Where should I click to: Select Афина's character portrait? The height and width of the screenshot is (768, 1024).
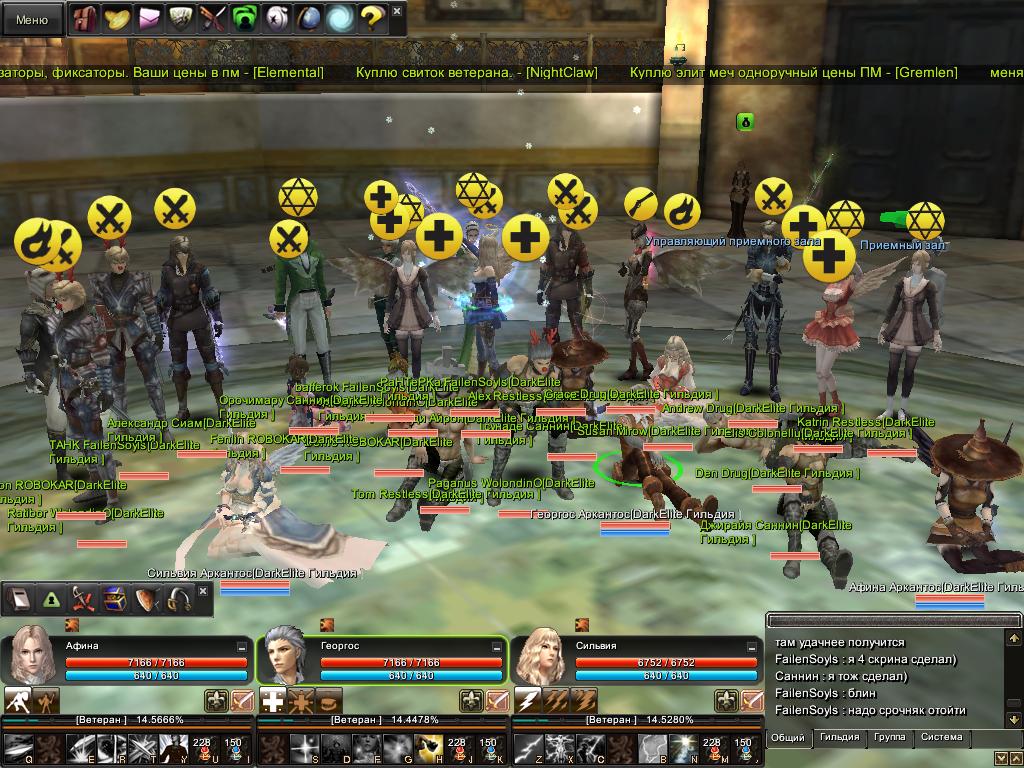(x=32, y=657)
